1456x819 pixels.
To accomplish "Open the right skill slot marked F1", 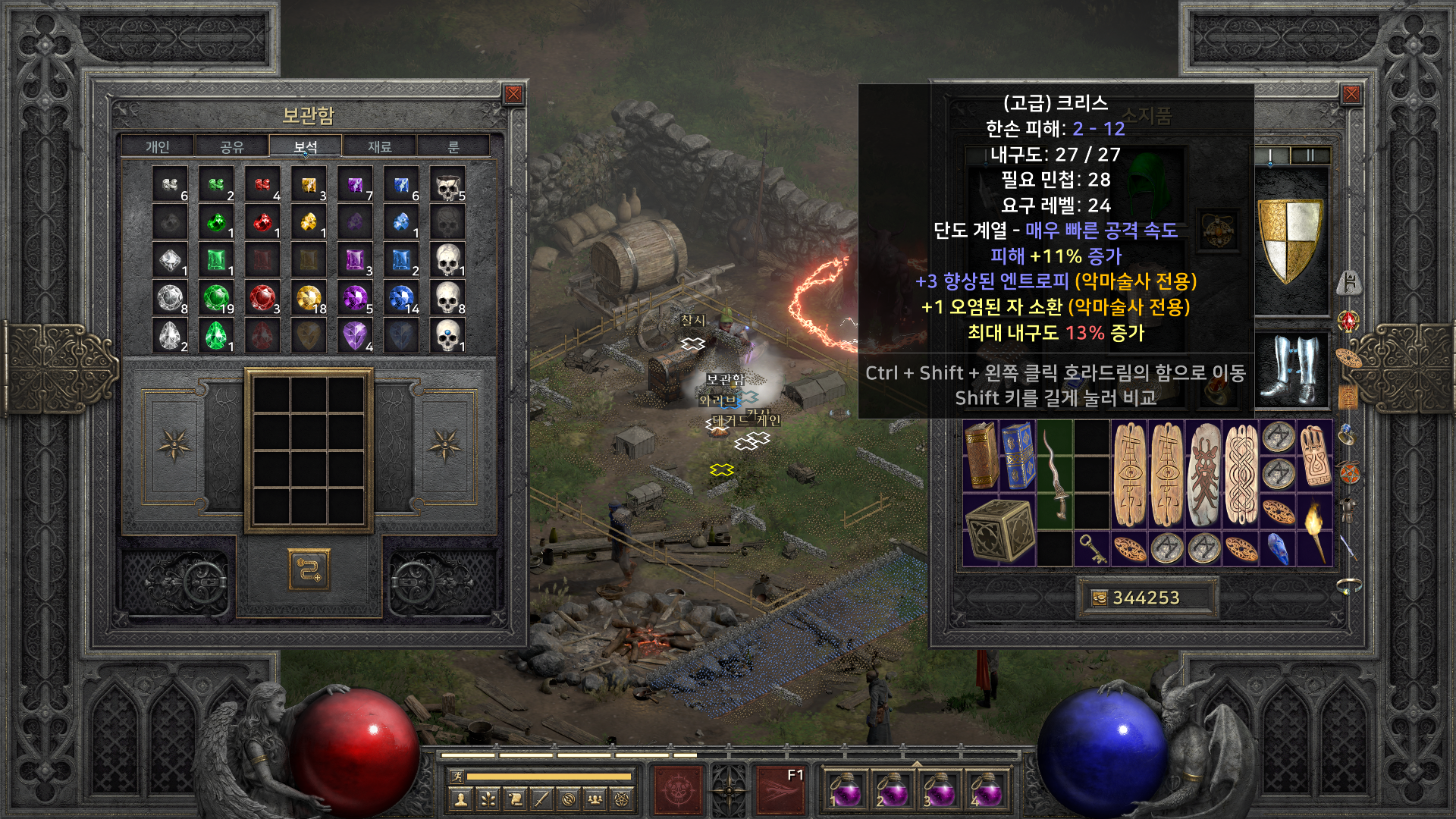I will pyautogui.click(x=780, y=789).
